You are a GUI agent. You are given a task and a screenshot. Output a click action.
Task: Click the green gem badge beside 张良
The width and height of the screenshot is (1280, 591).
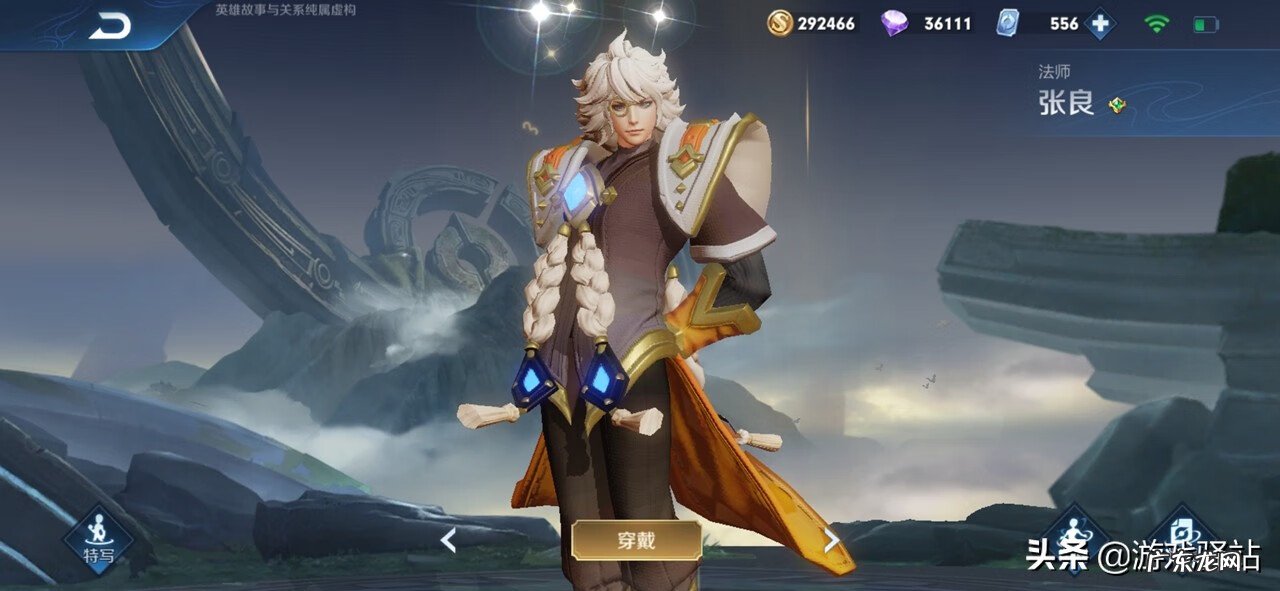point(1117,105)
